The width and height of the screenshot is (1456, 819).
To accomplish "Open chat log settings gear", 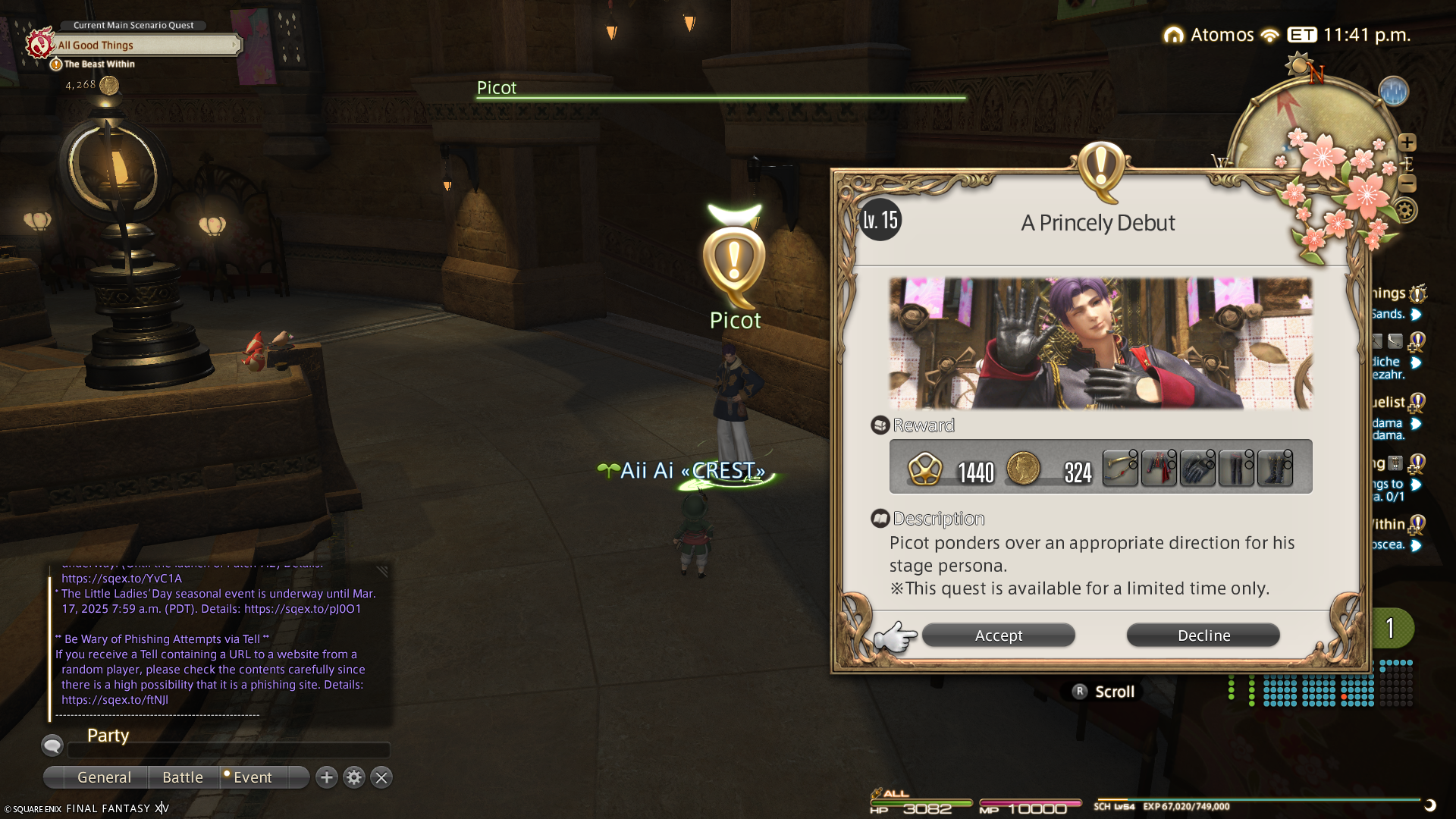I will point(354,777).
